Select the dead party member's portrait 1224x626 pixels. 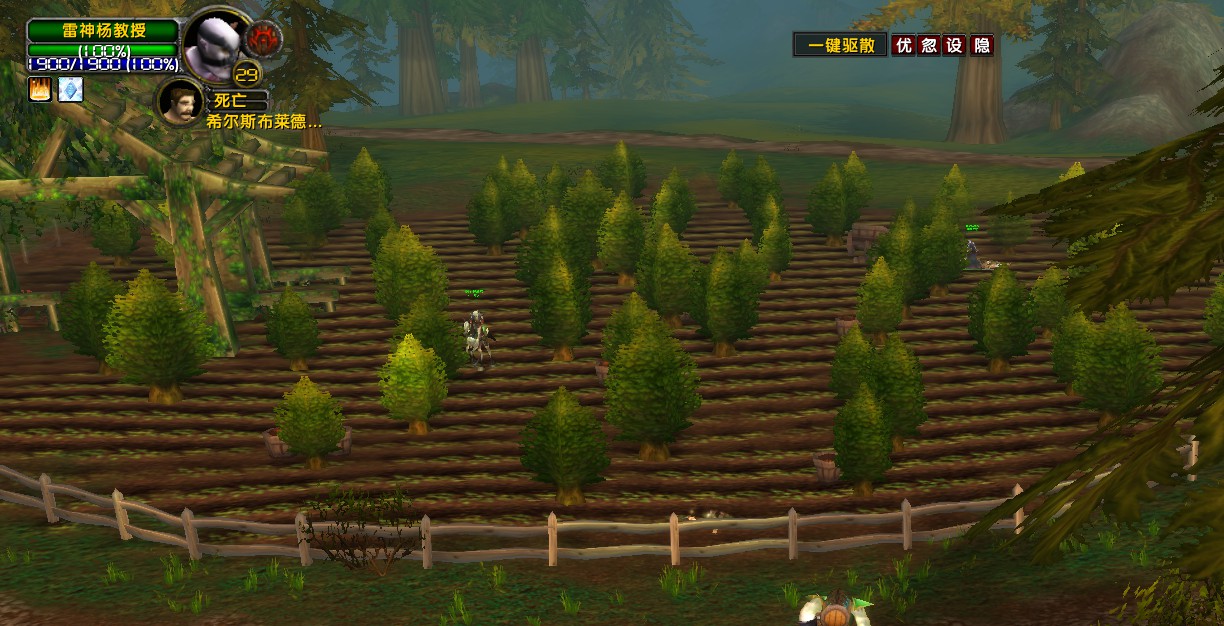pyautogui.click(x=180, y=101)
